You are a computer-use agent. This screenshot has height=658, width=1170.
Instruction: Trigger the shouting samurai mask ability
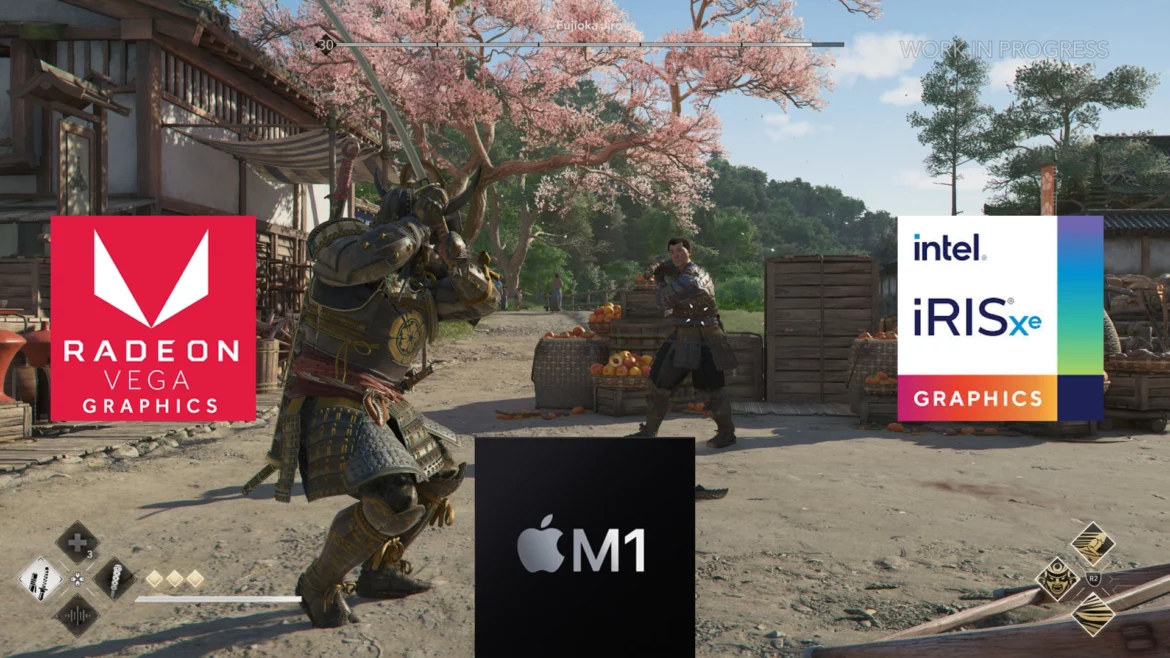[x=1056, y=578]
